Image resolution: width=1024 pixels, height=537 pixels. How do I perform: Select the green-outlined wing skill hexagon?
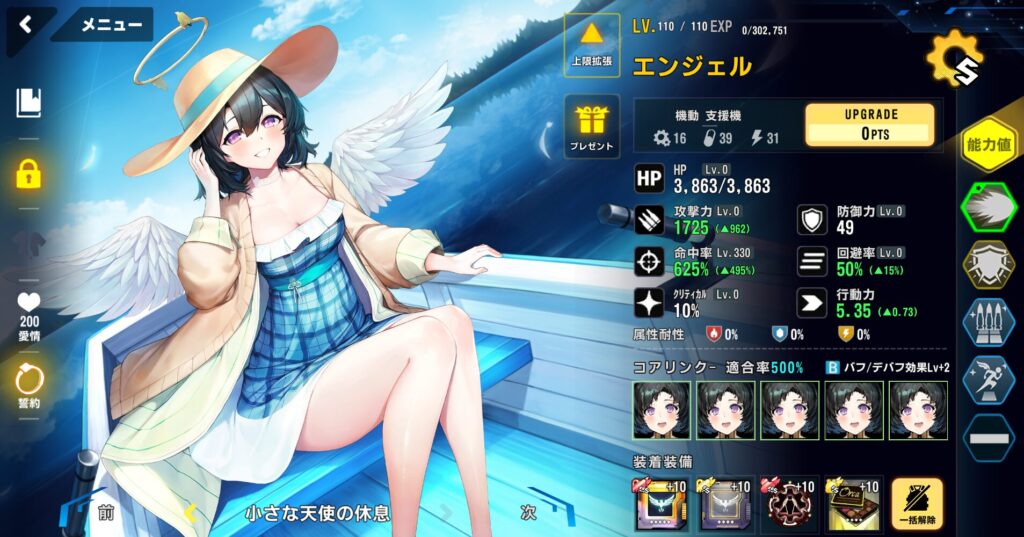pos(988,208)
